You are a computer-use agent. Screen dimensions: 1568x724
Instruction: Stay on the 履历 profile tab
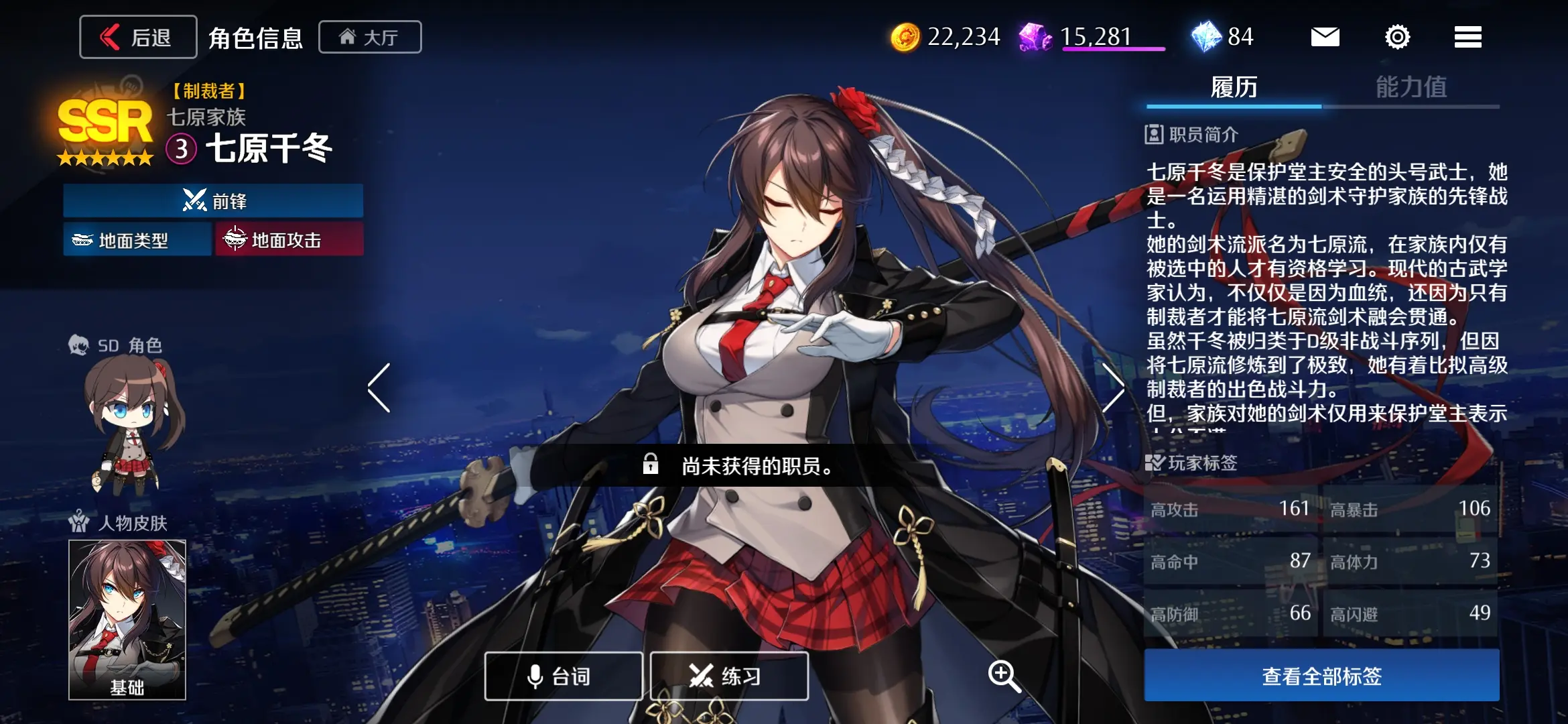(x=1235, y=88)
